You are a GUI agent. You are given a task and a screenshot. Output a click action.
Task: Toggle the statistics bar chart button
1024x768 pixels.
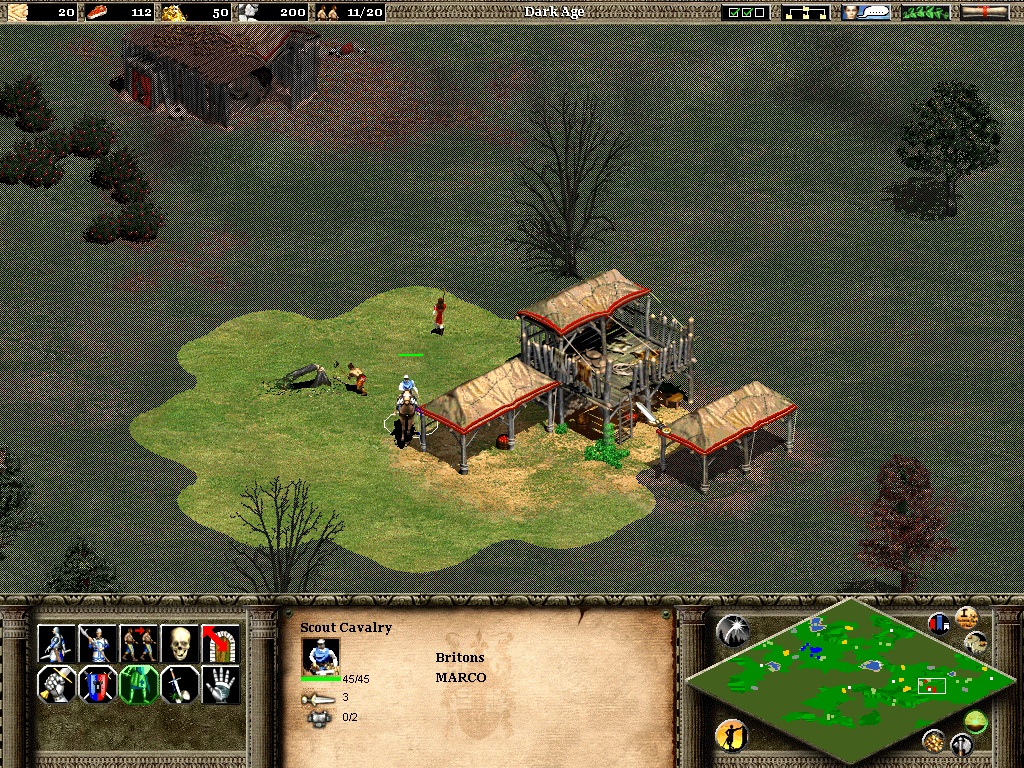(939, 624)
